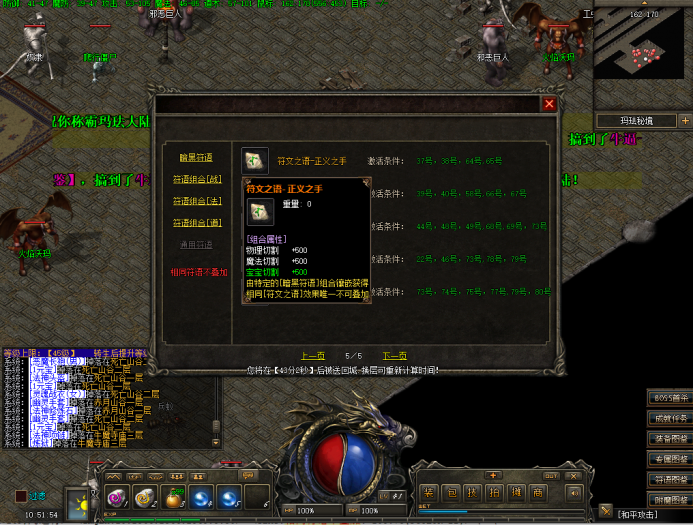The height and width of the screenshot is (525, 693).
Task: Click the 玛珐秘境 map name button
Action: (x=636, y=120)
